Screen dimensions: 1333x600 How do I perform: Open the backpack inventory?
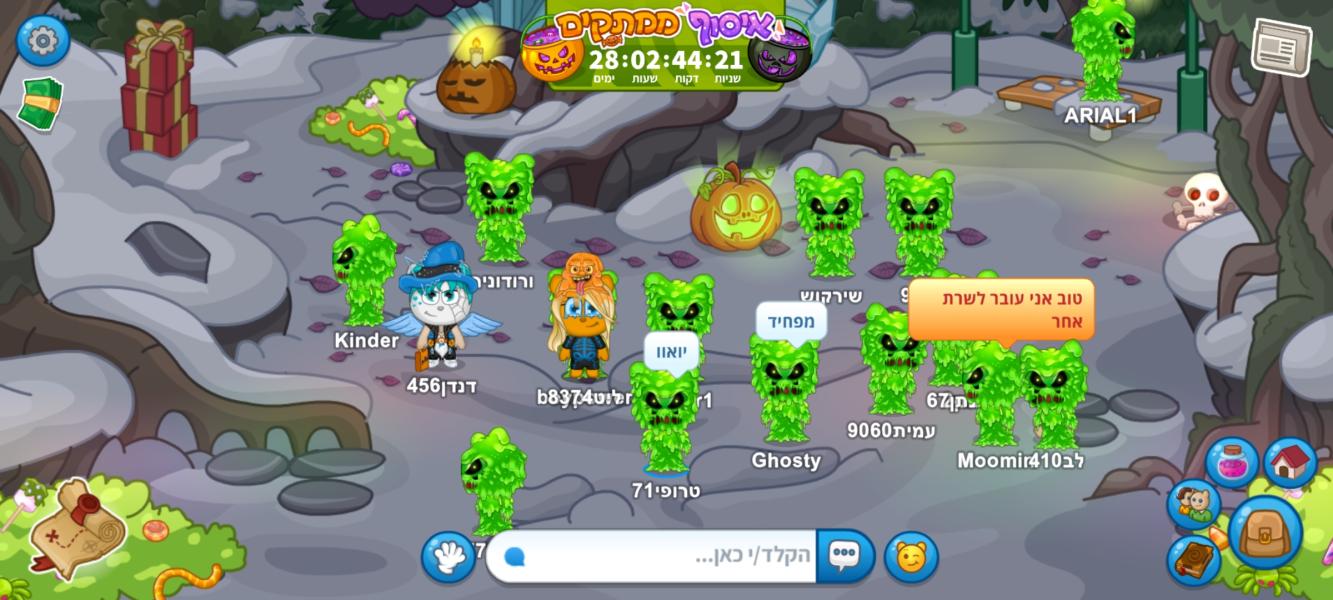pyautogui.click(x=1265, y=532)
